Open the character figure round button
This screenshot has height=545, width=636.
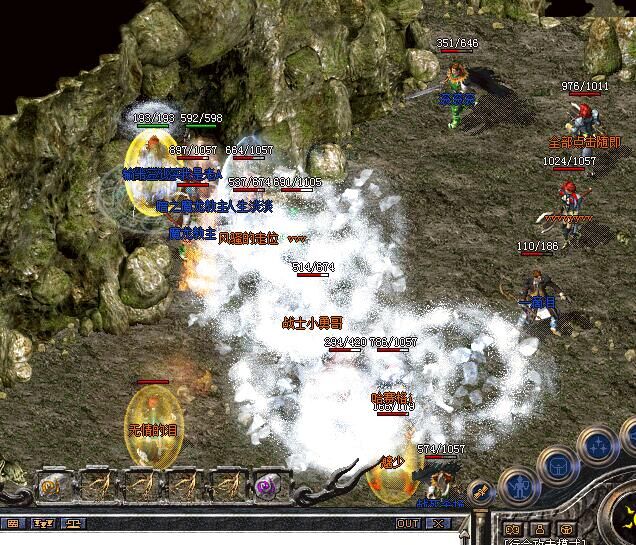(518, 487)
